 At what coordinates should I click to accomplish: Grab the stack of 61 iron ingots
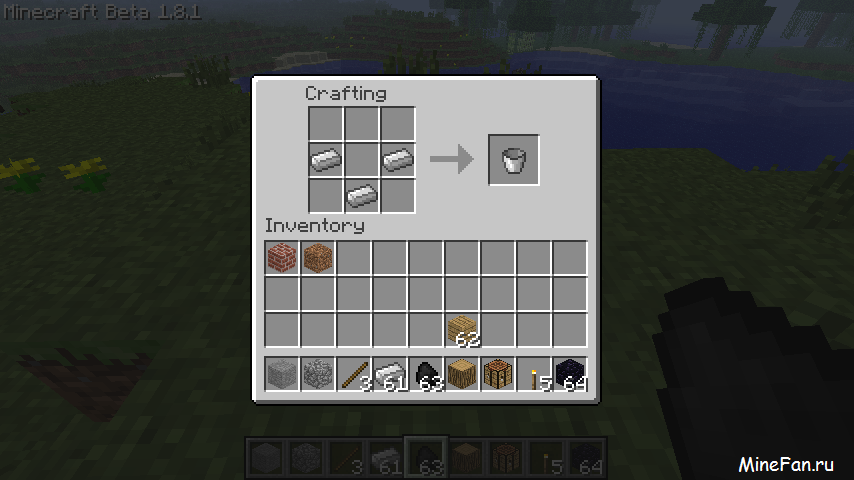[390, 375]
